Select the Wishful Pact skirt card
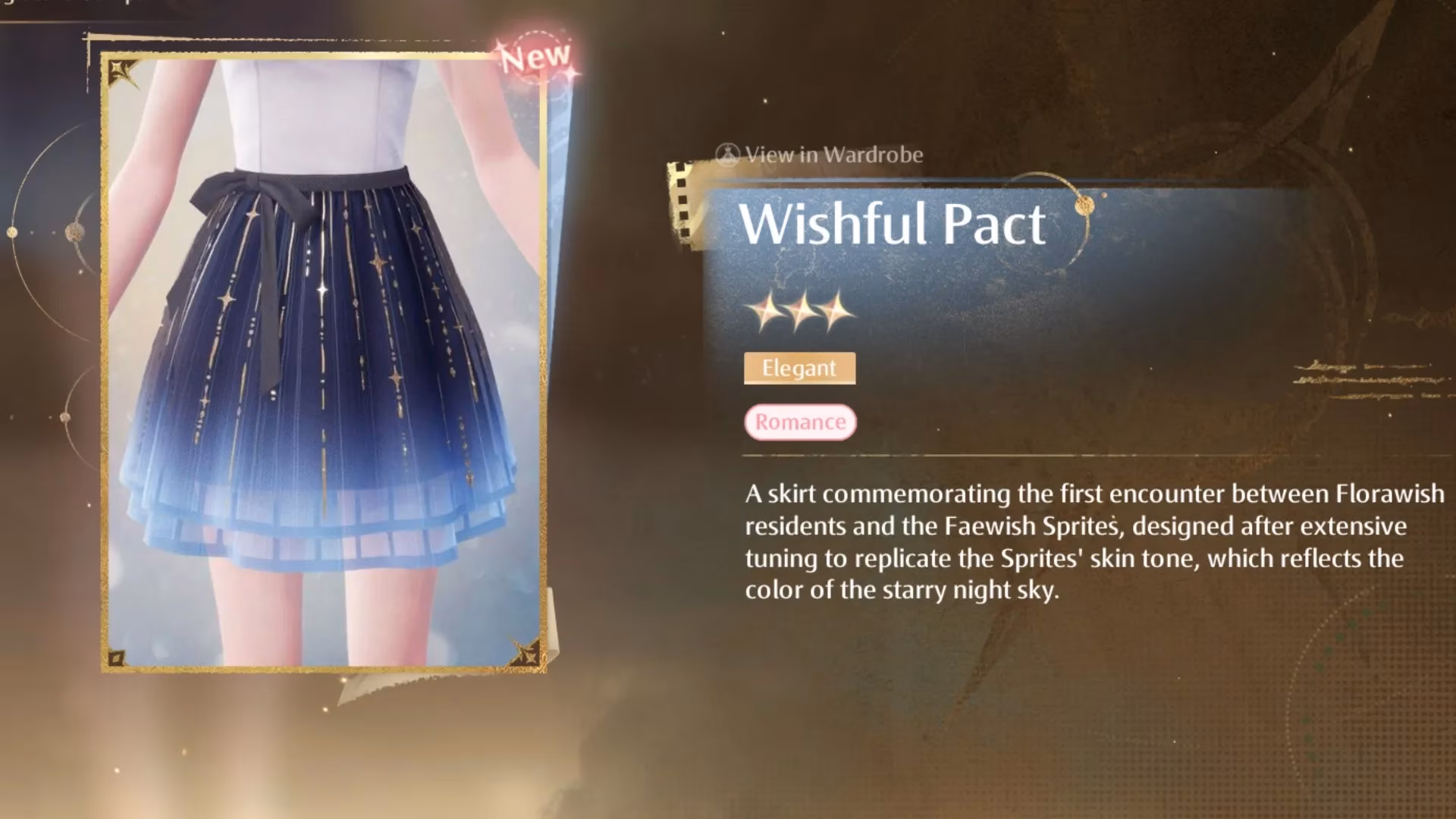The image size is (1456, 819). (x=324, y=362)
